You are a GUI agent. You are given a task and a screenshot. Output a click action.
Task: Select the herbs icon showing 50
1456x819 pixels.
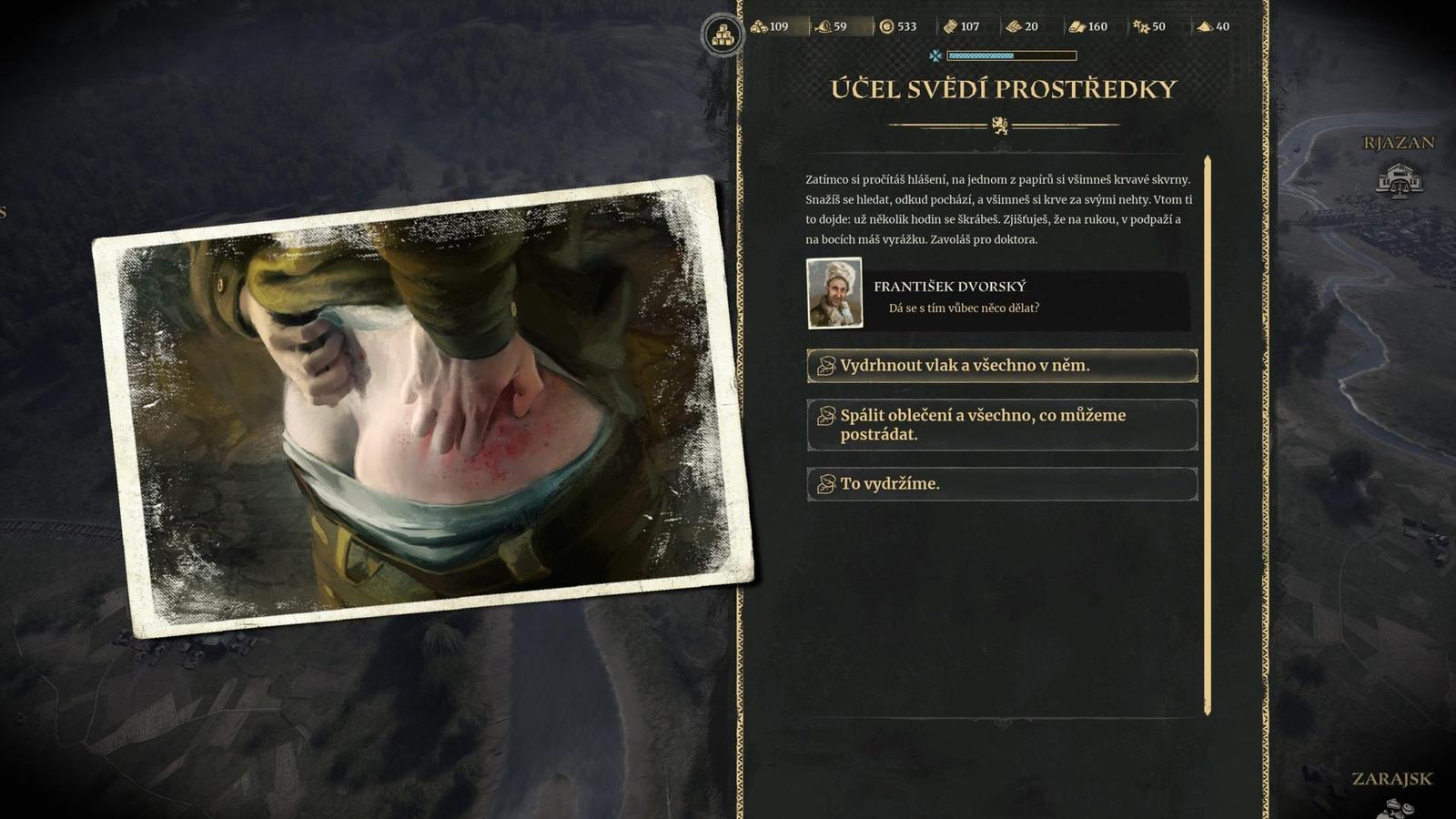[x=1139, y=26]
